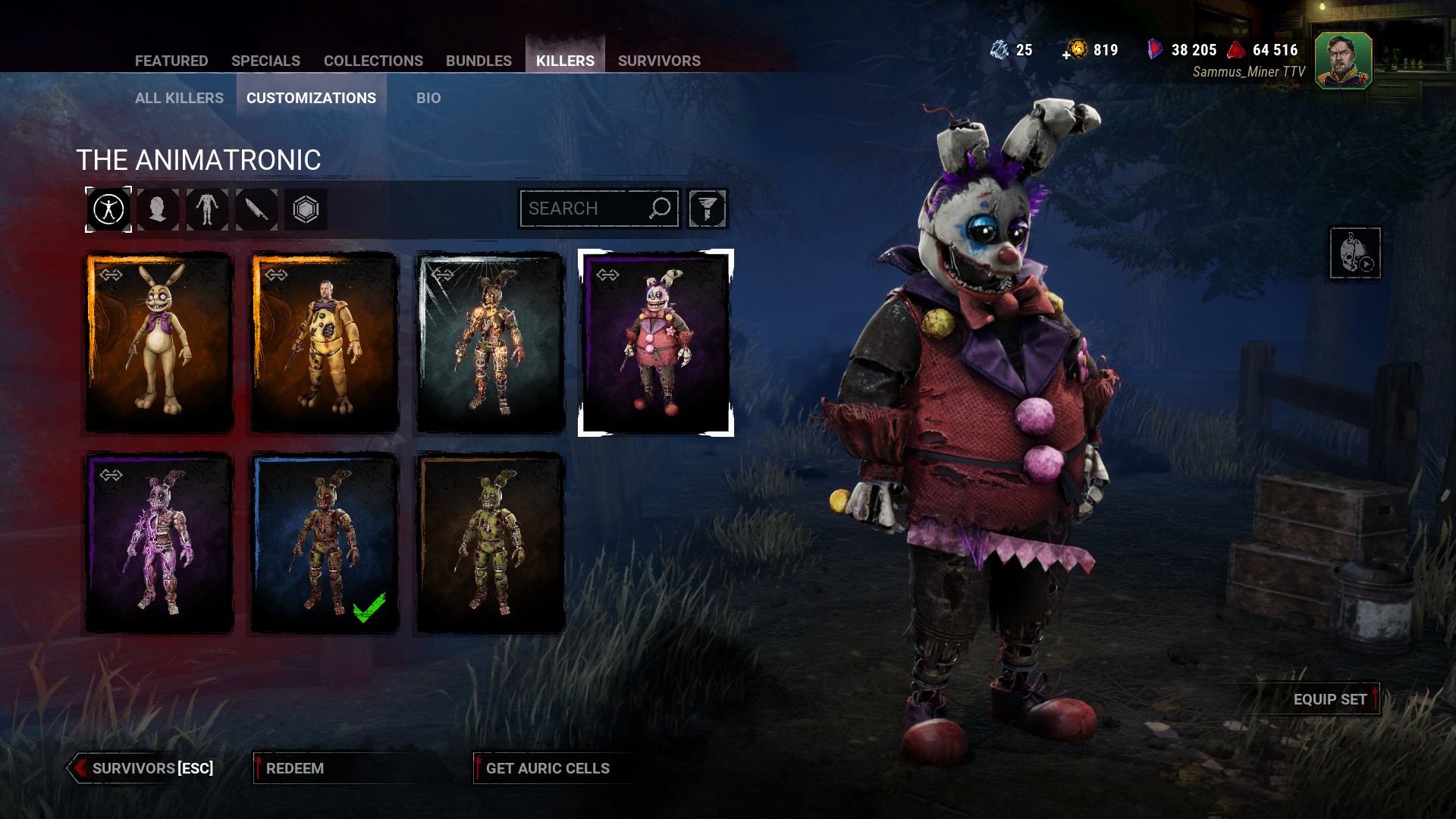Viewport: 1456px width, 819px height.
Task: Open the funnel filter options
Action: 708,209
